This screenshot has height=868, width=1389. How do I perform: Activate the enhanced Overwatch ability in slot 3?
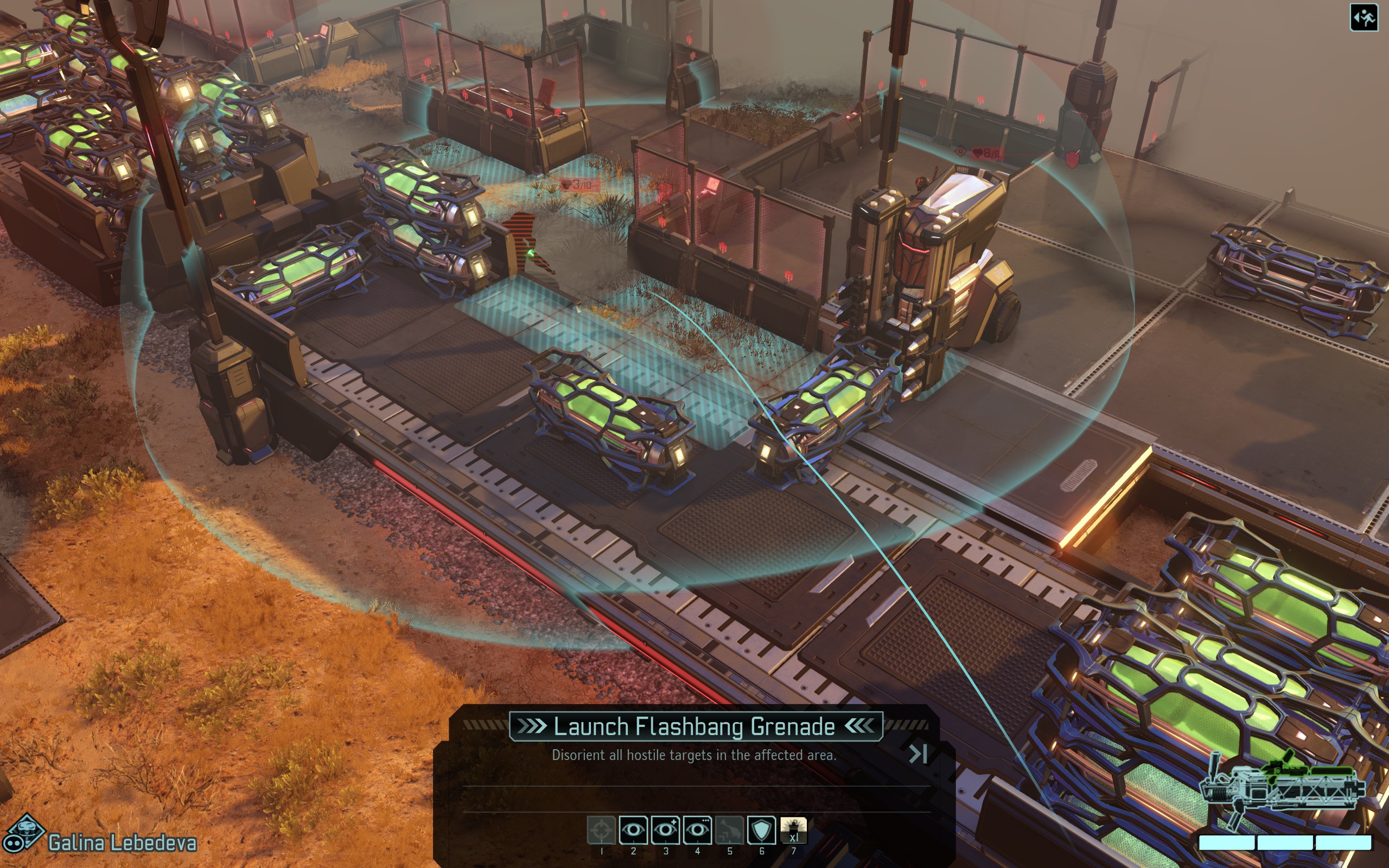[x=666, y=830]
